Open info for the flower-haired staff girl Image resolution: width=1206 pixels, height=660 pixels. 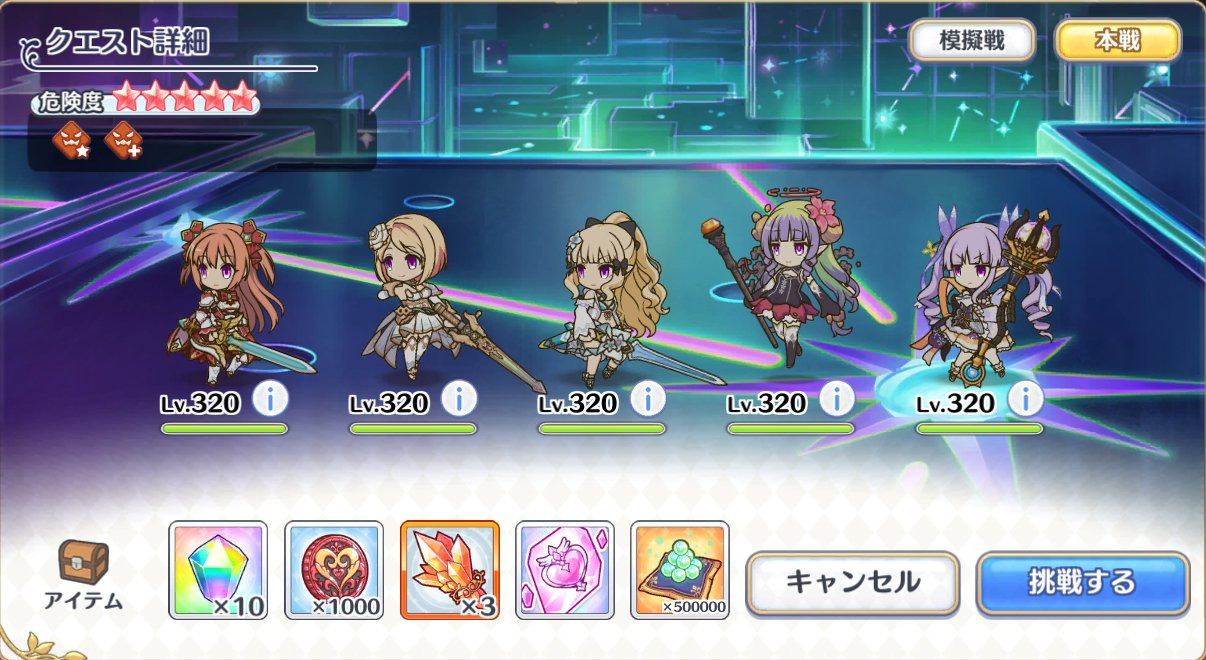tap(837, 399)
